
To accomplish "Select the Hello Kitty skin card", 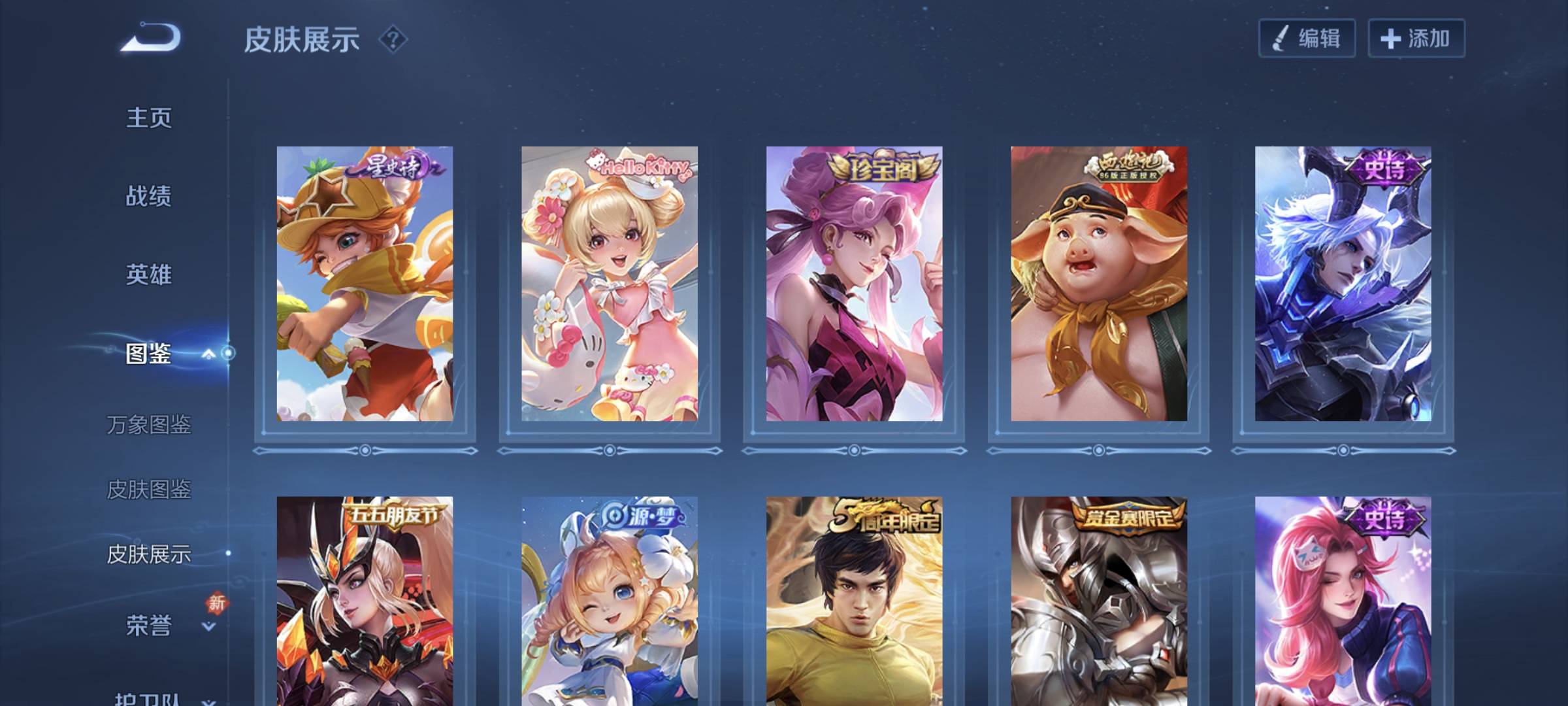I will tap(609, 284).
